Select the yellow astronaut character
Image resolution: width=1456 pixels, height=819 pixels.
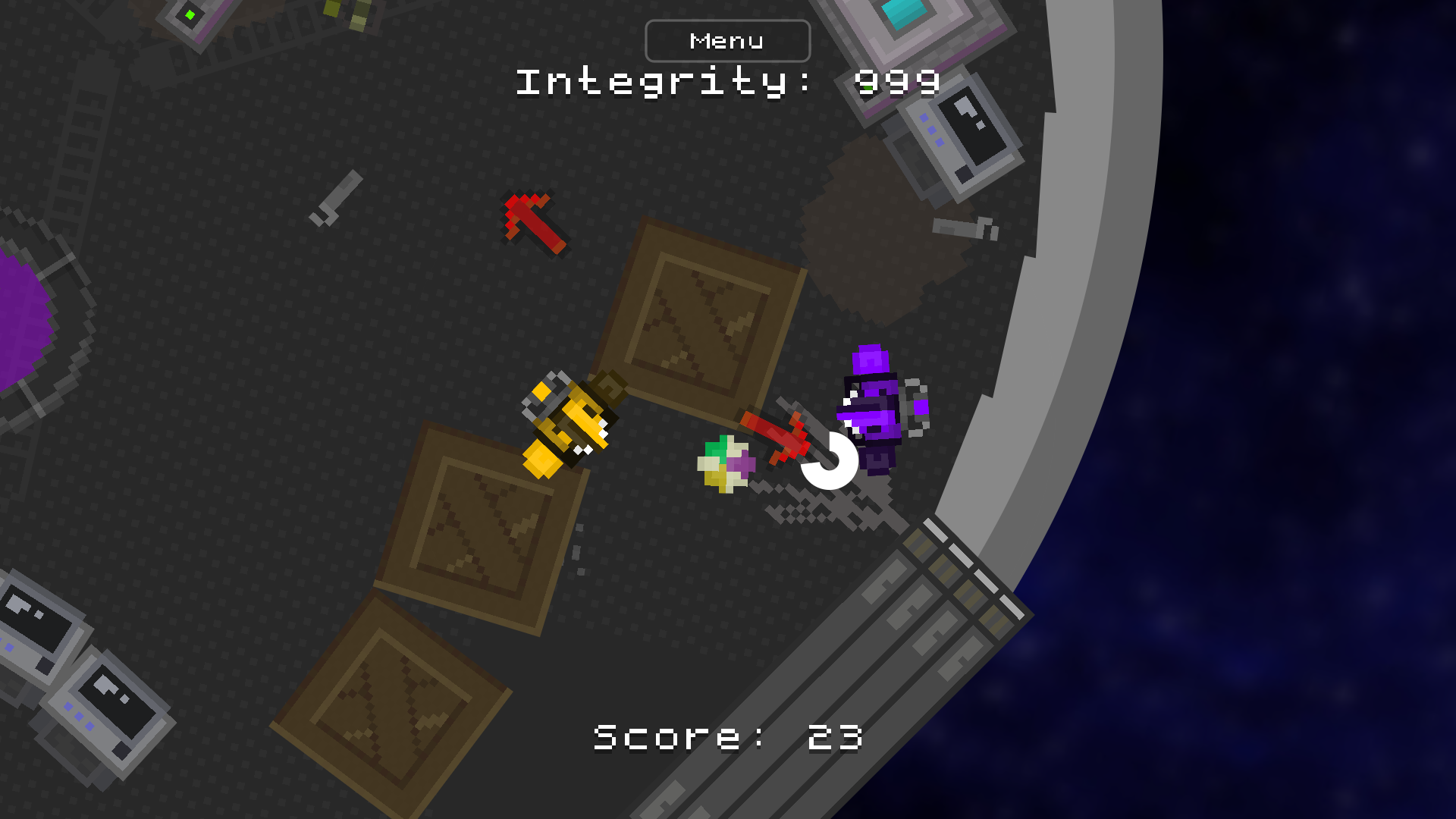point(569,425)
